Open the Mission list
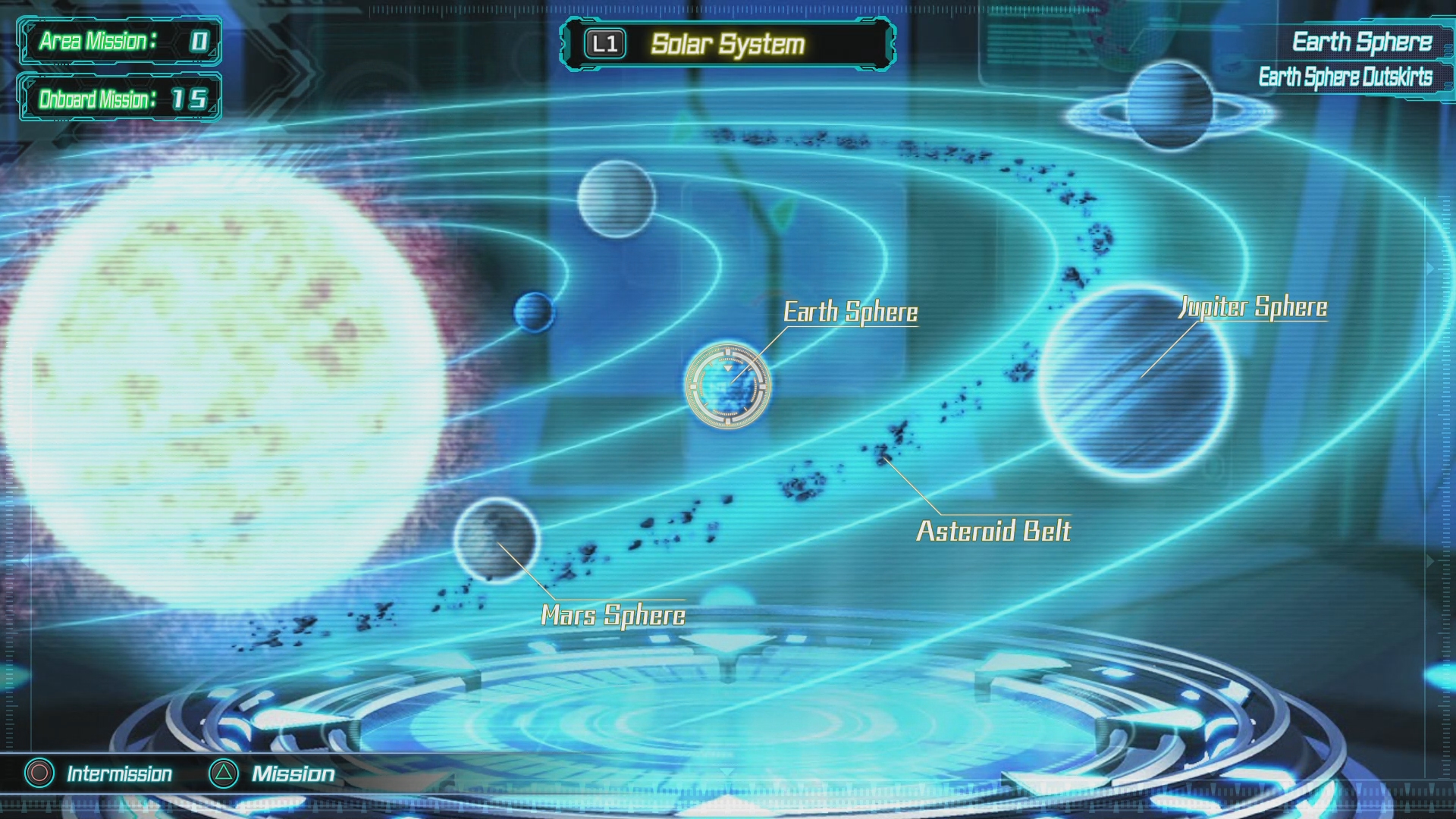The width and height of the screenshot is (1456, 819). pyautogui.click(x=272, y=773)
